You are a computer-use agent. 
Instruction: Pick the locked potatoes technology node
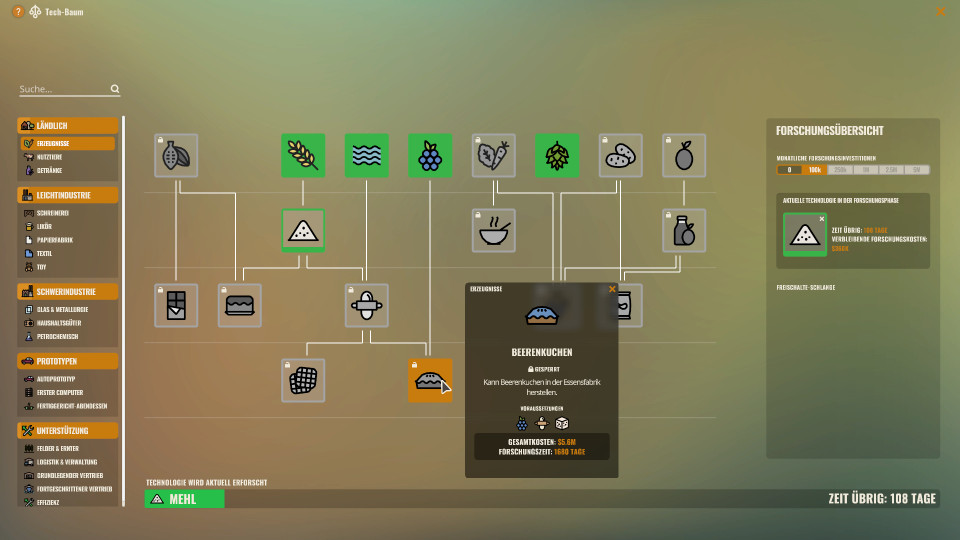pyautogui.click(x=621, y=155)
